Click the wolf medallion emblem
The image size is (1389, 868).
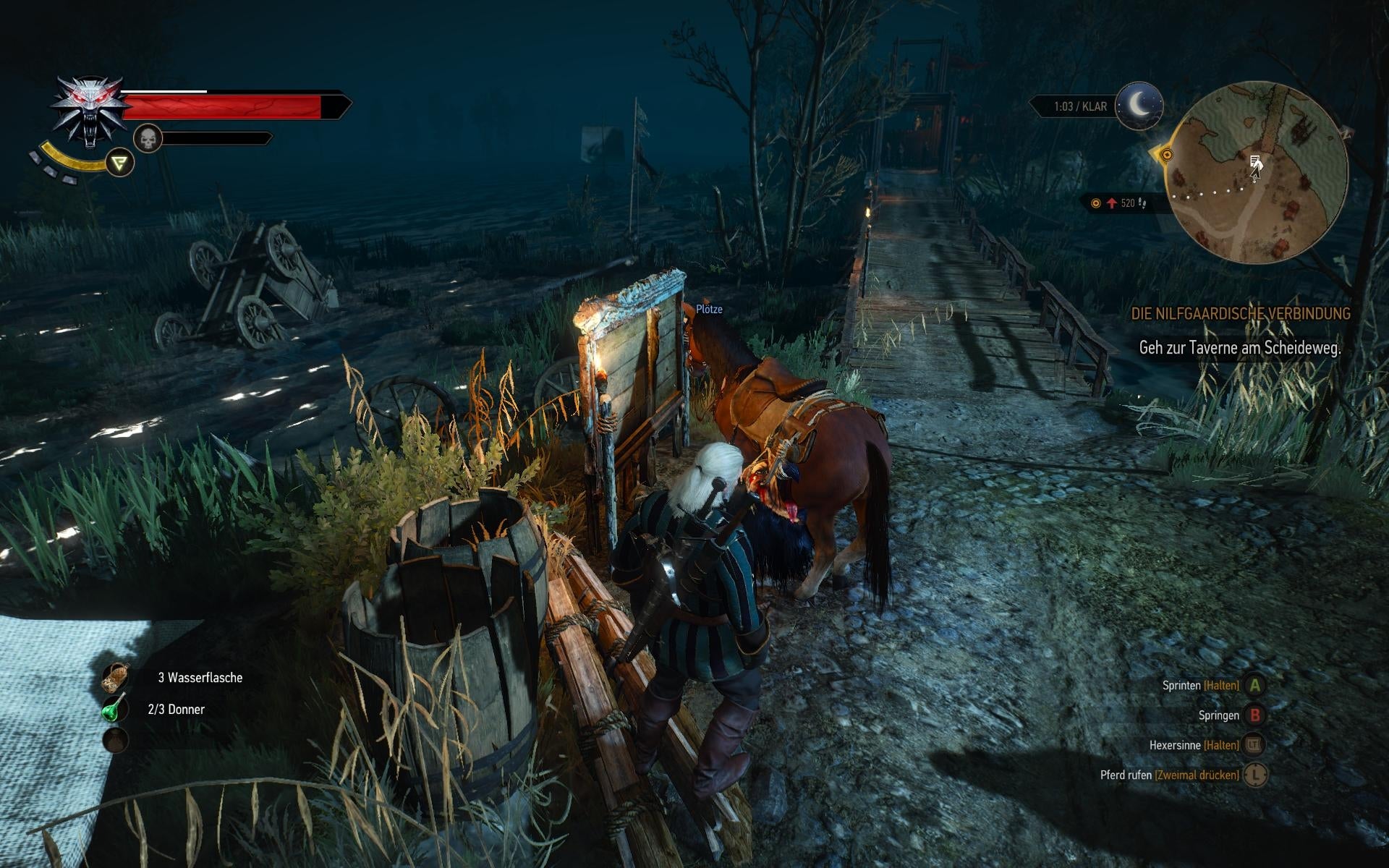click(88, 107)
